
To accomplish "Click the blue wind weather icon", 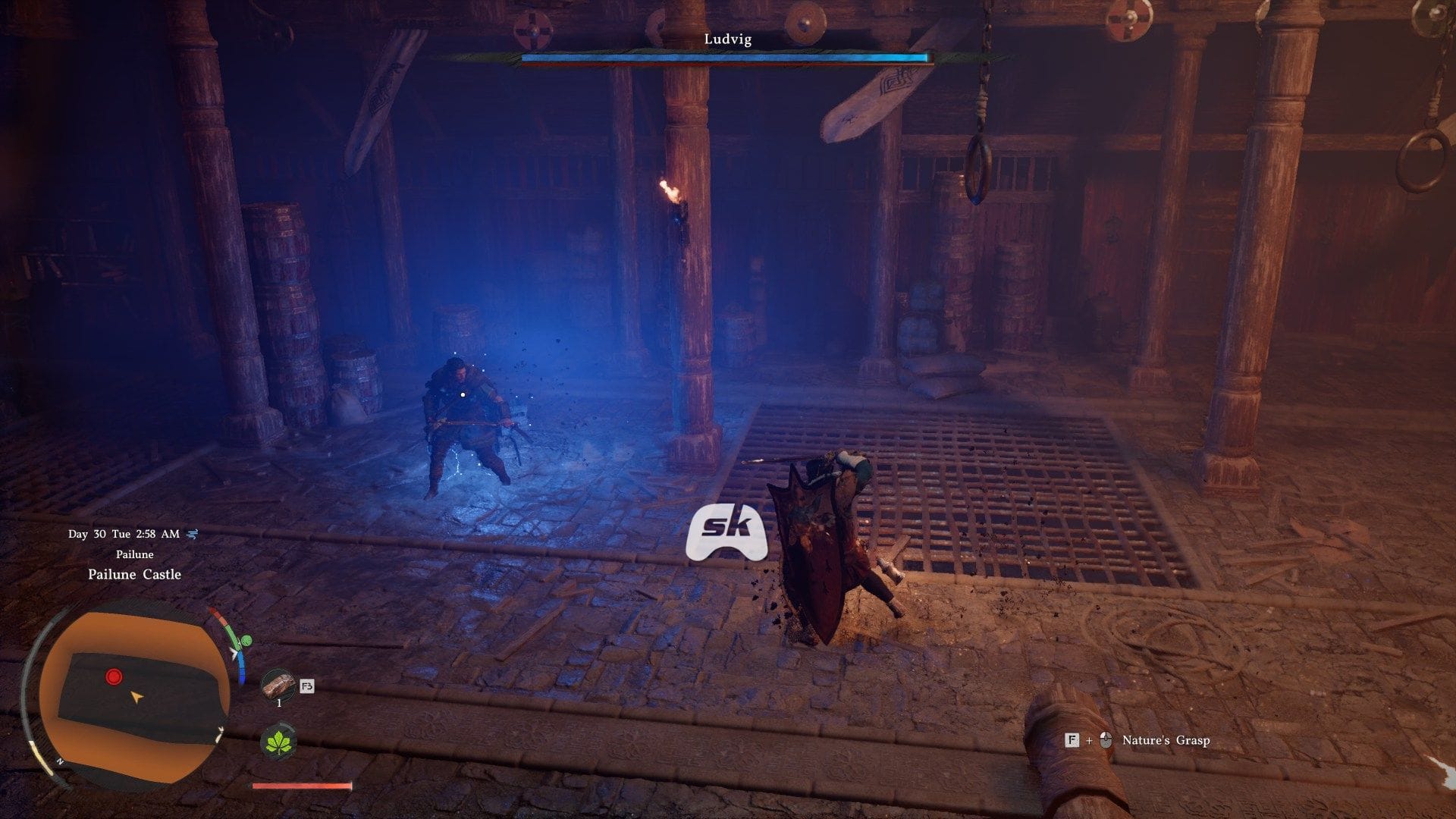I will 192,534.
